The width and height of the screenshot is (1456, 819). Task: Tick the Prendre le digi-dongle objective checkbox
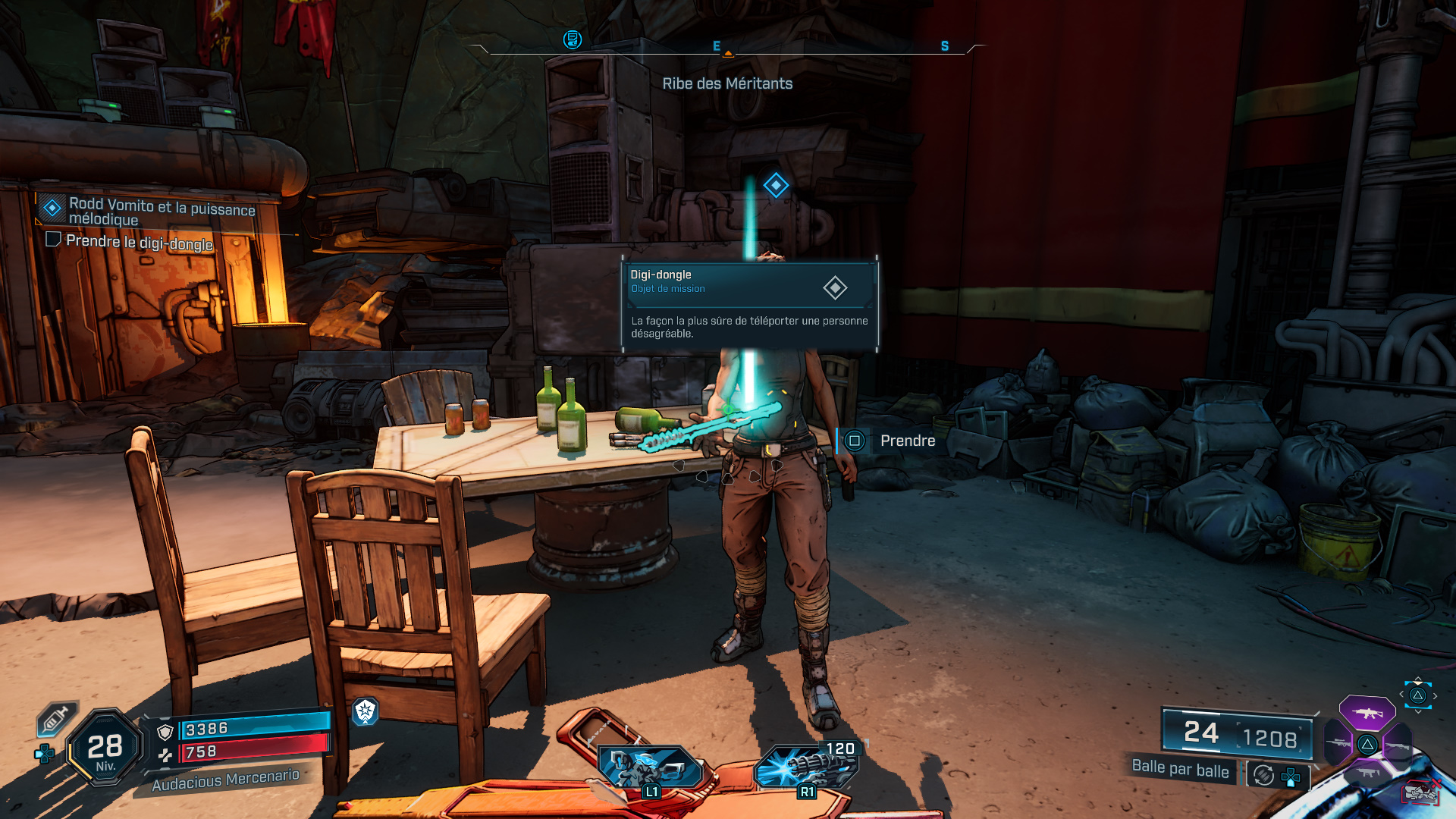(53, 240)
